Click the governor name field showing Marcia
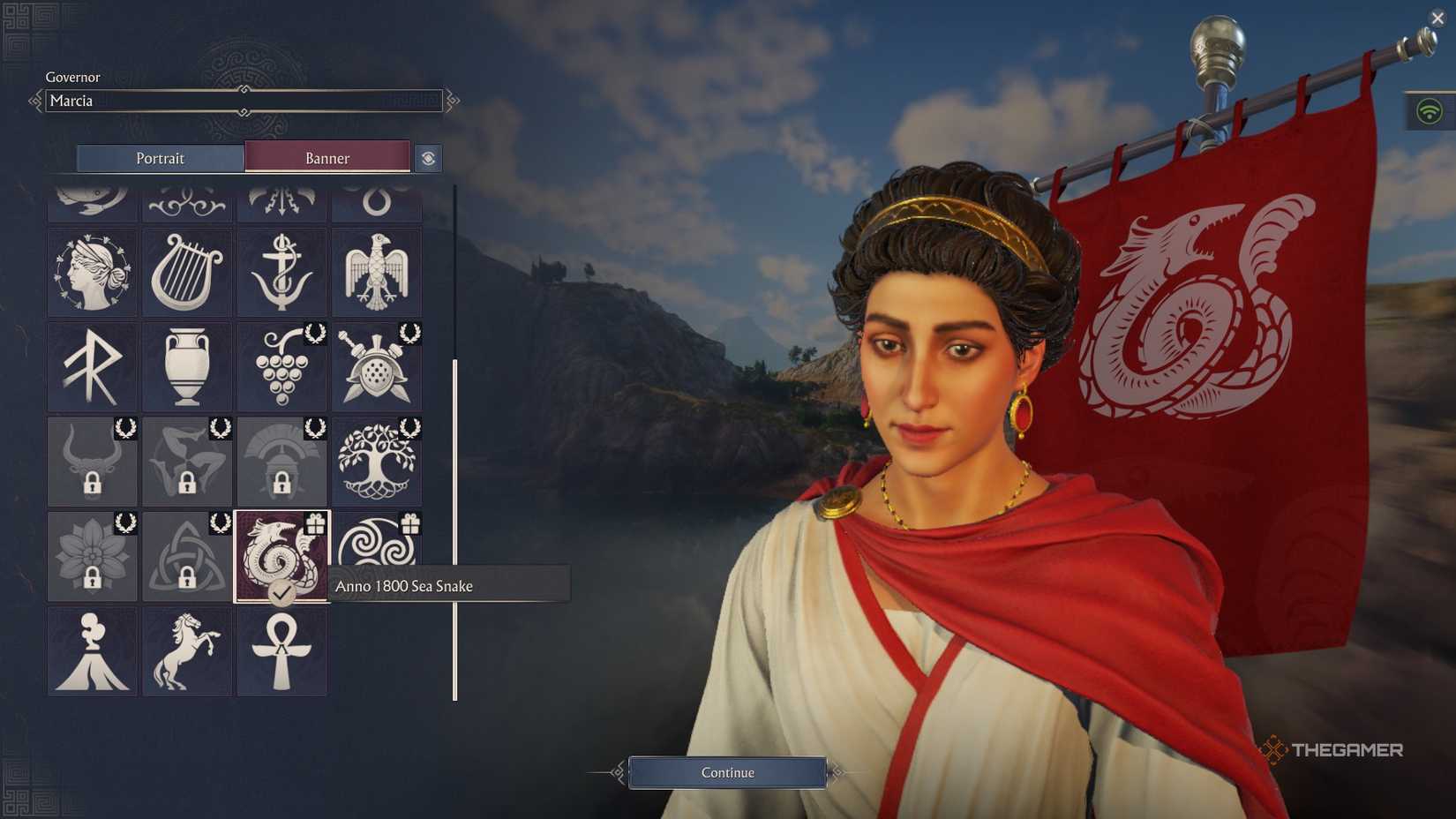This screenshot has width=1456, height=819. 238,100
